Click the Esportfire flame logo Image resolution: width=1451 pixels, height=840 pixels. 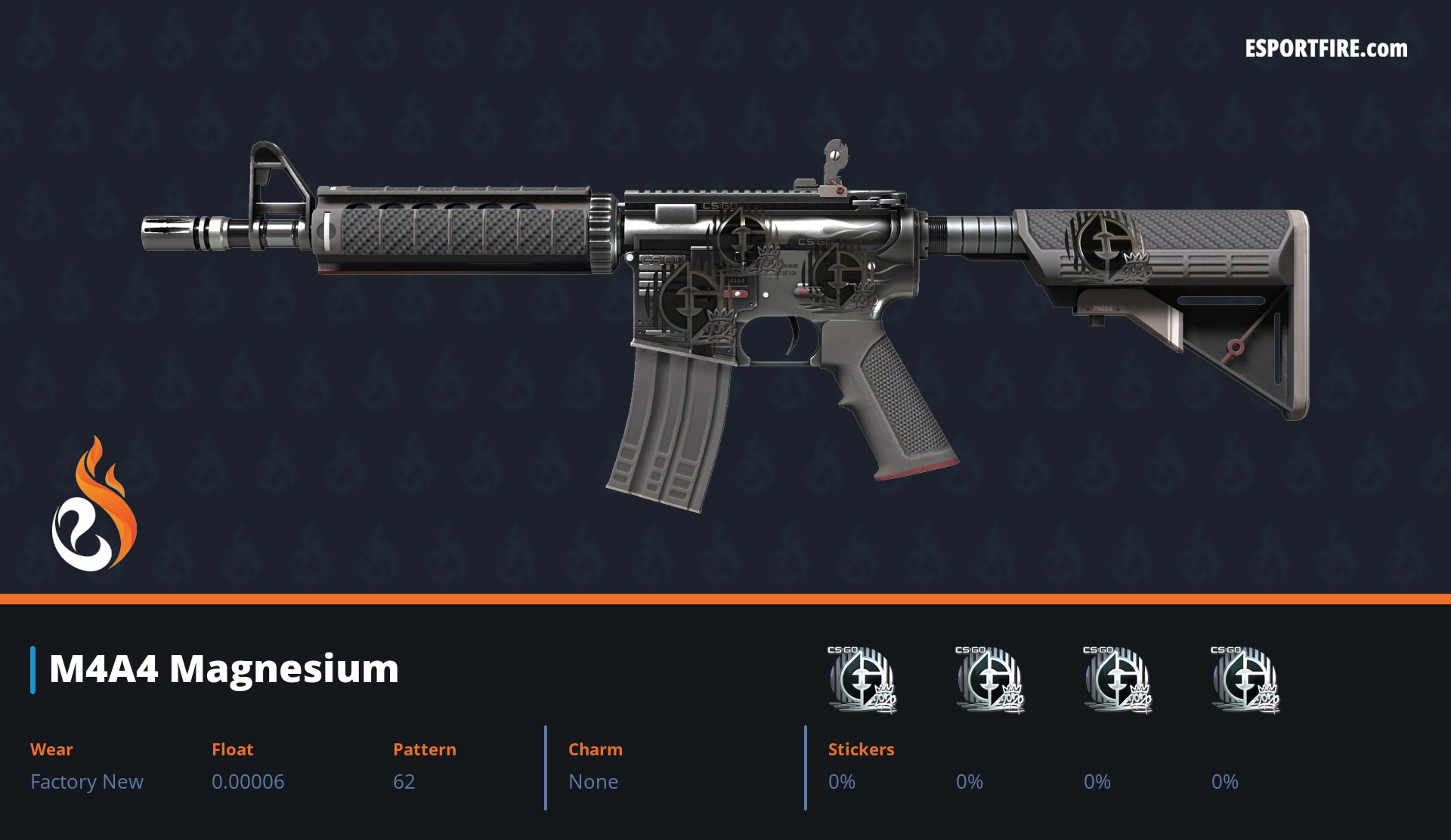point(94,505)
